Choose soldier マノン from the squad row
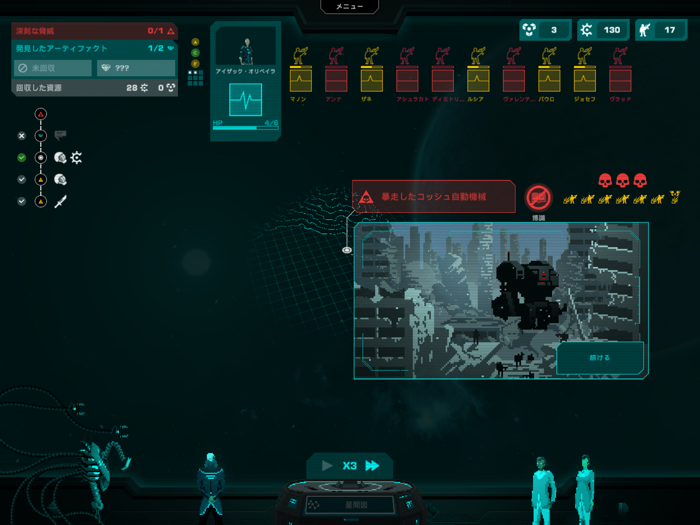The height and width of the screenshot is (525, 700). pyautogui.click(x=300, y=77)
